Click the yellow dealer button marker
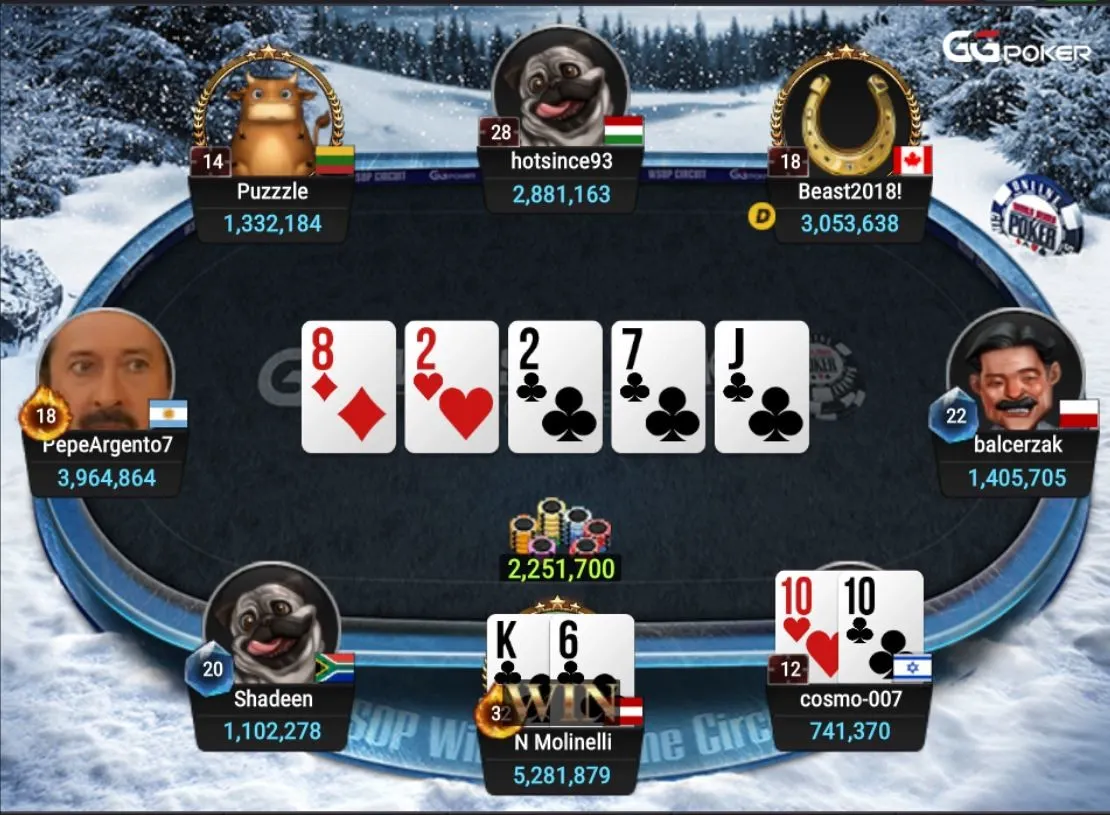The height and width of the screenshot is (815, 1110). (761, 217)
